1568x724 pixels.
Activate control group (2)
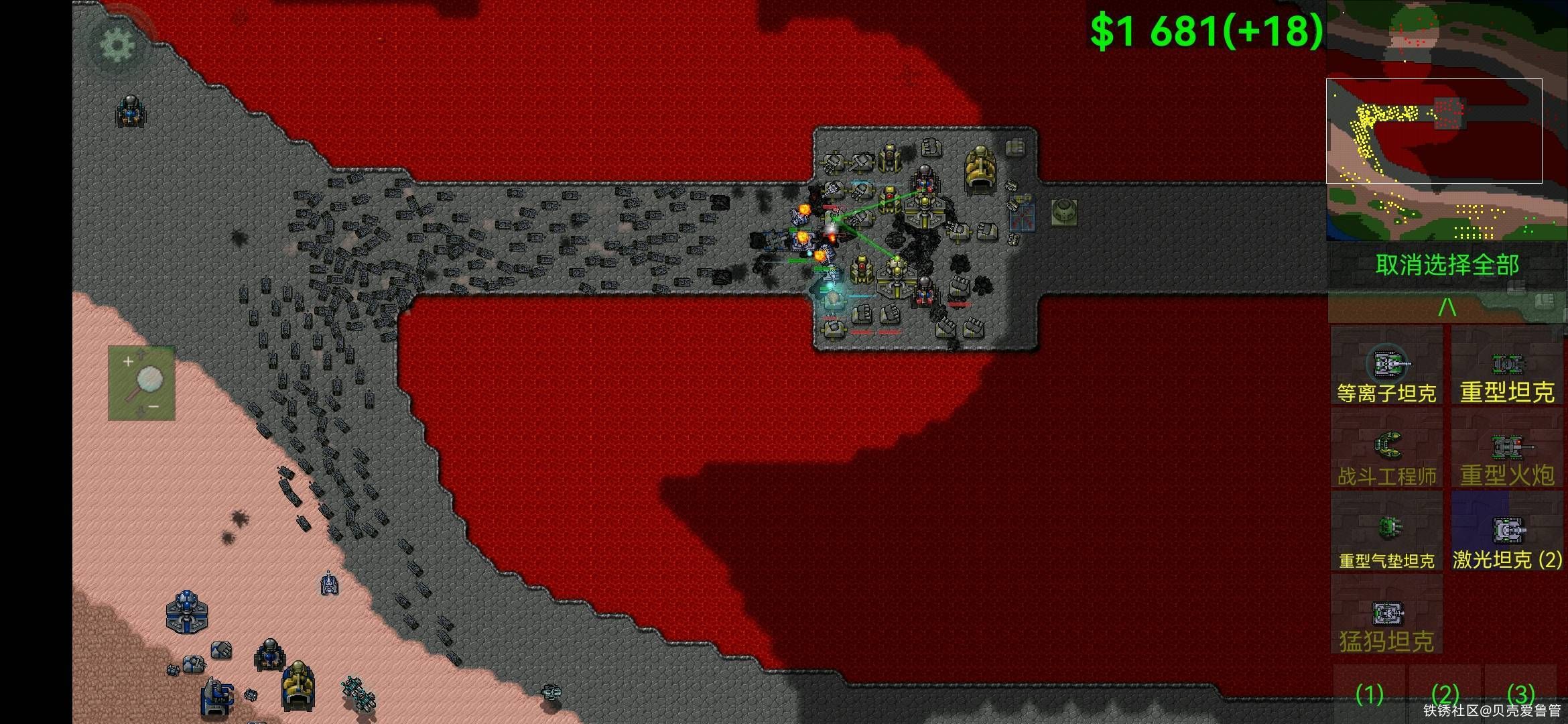pyautogui.click(x=1445, y=694)
